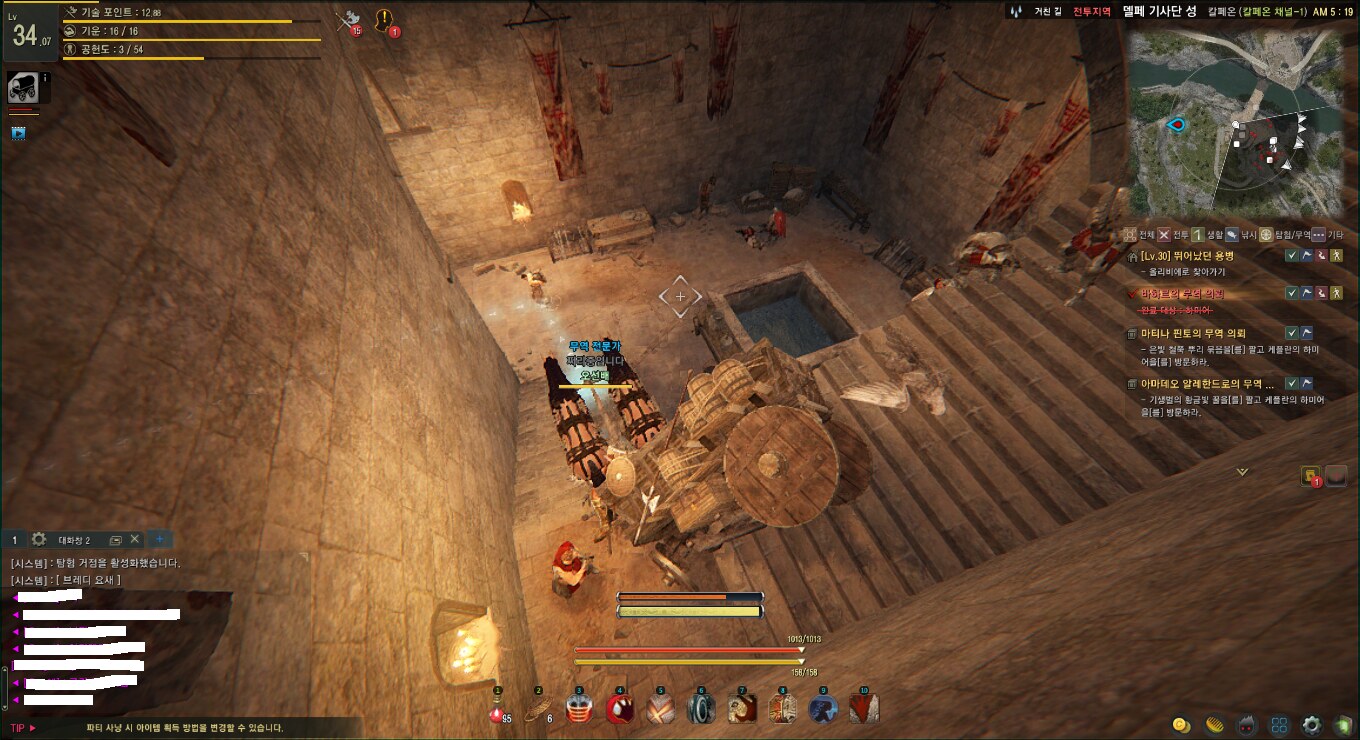Add a new chat tab with plus button
The width and height of the screenshot is (1360, 740).
click(158, 539)
